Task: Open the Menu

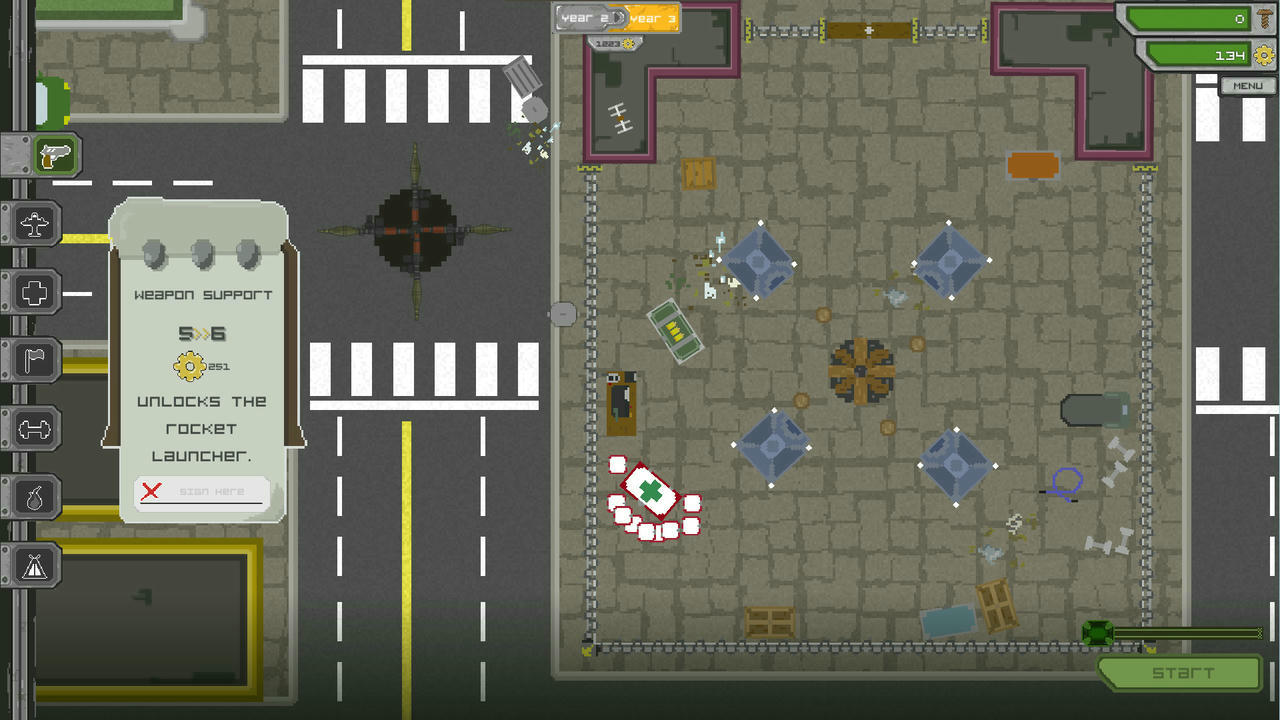Action: 1247,86
